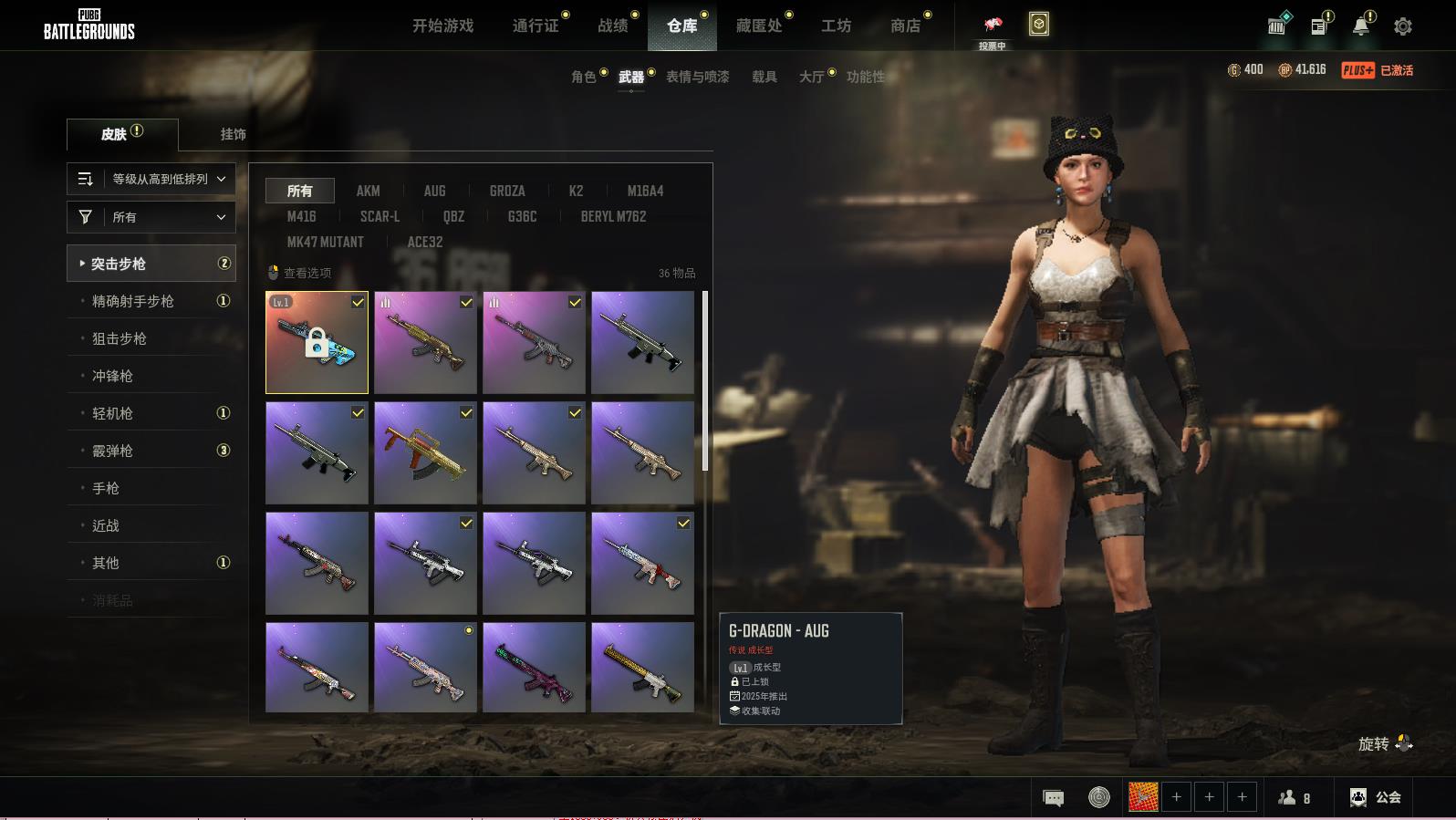Go to the 商店 store tab
The width and height of the screenshot is (1456, 820).
pos(905,26)
